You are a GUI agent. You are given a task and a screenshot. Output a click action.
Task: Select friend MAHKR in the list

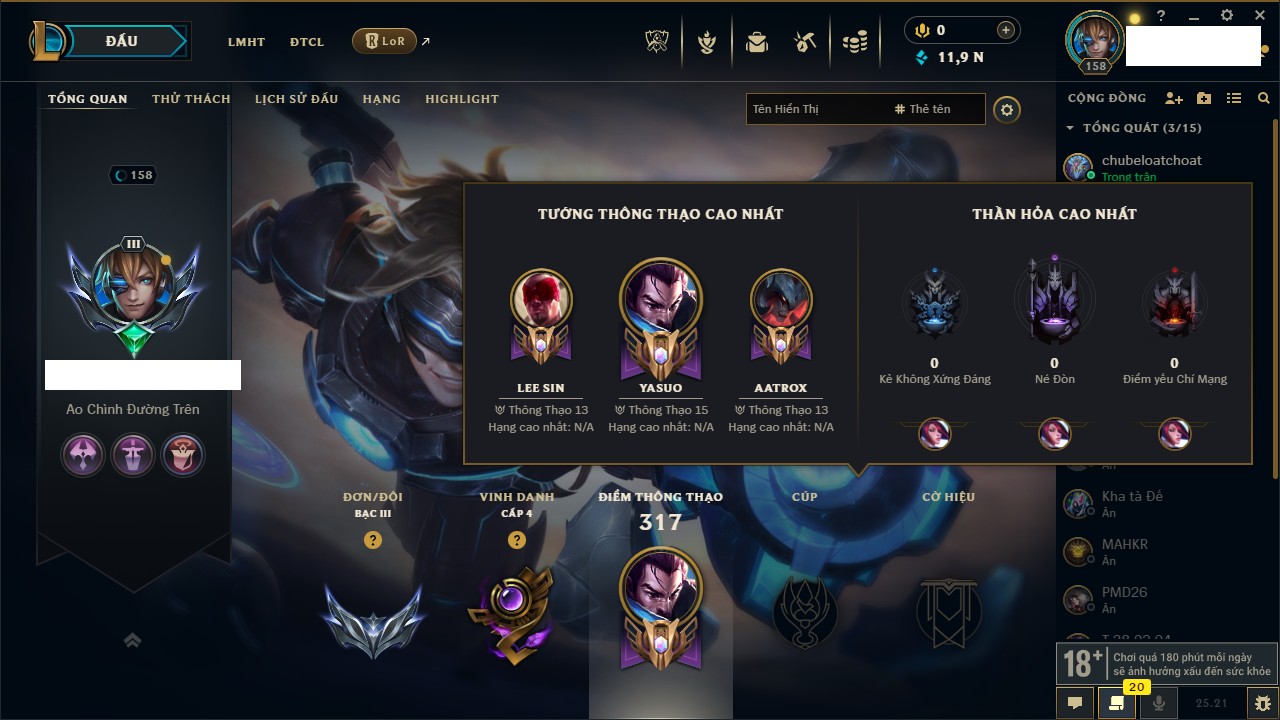[x=1124, y=545]
